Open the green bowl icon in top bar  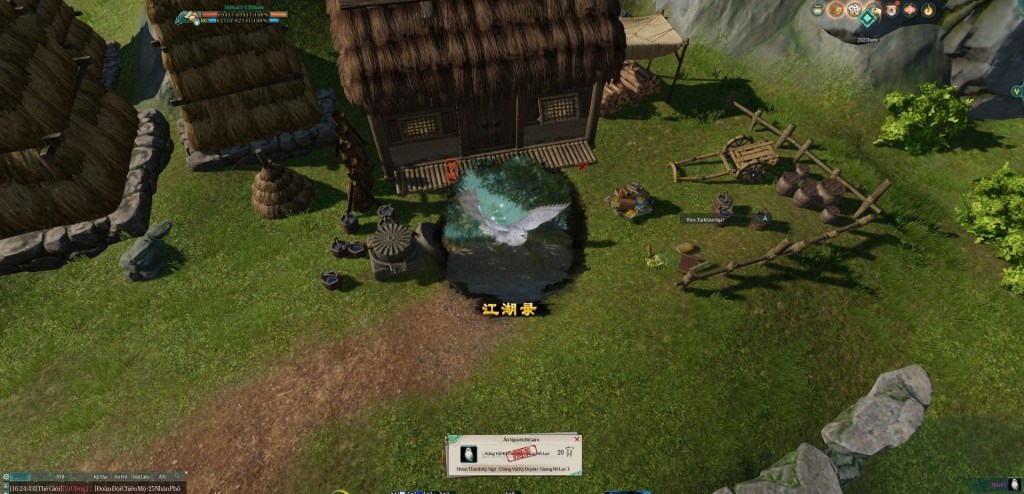tap(817, 10)
